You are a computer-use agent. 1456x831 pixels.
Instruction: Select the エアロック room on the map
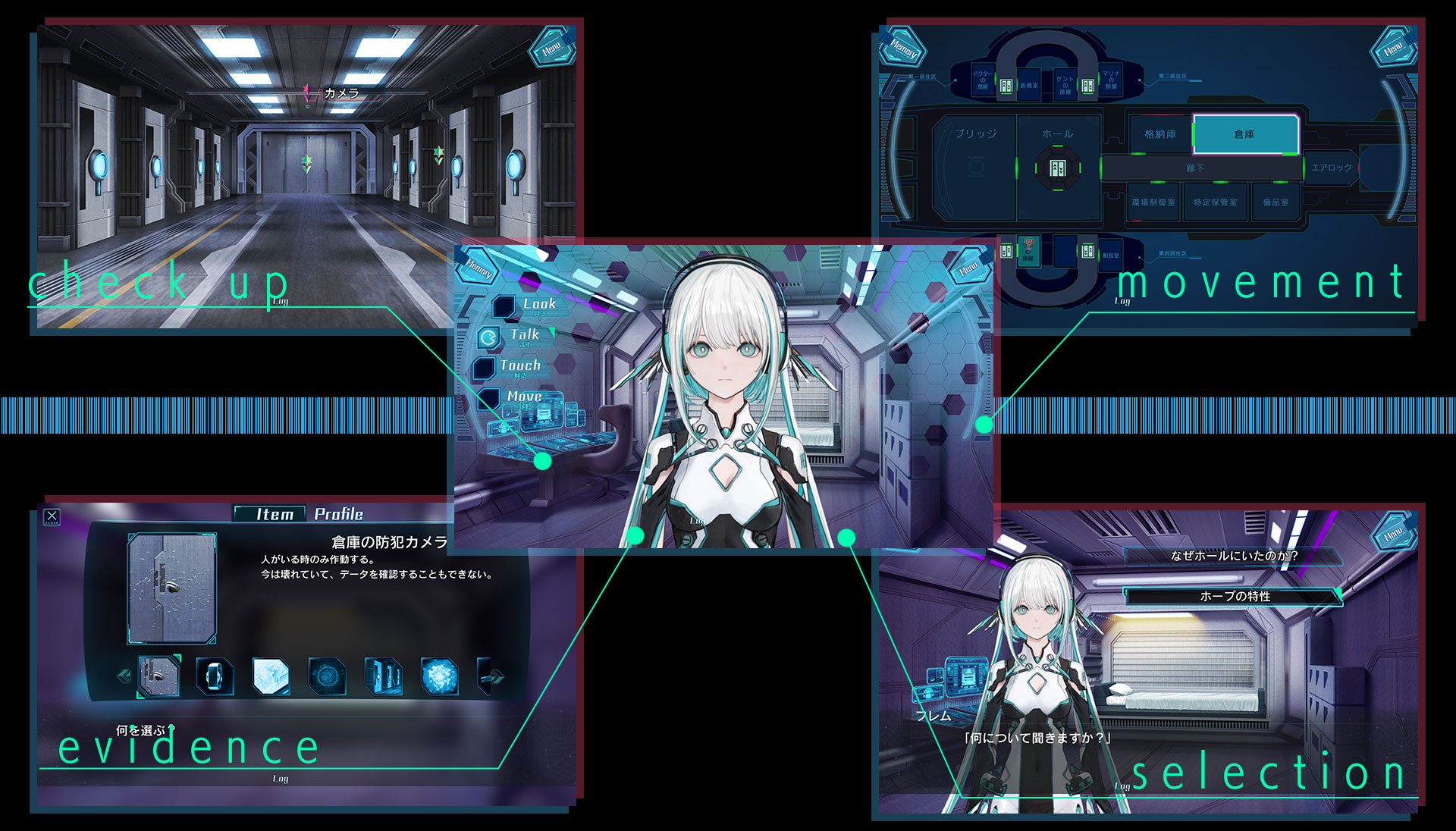(1331, 168)
